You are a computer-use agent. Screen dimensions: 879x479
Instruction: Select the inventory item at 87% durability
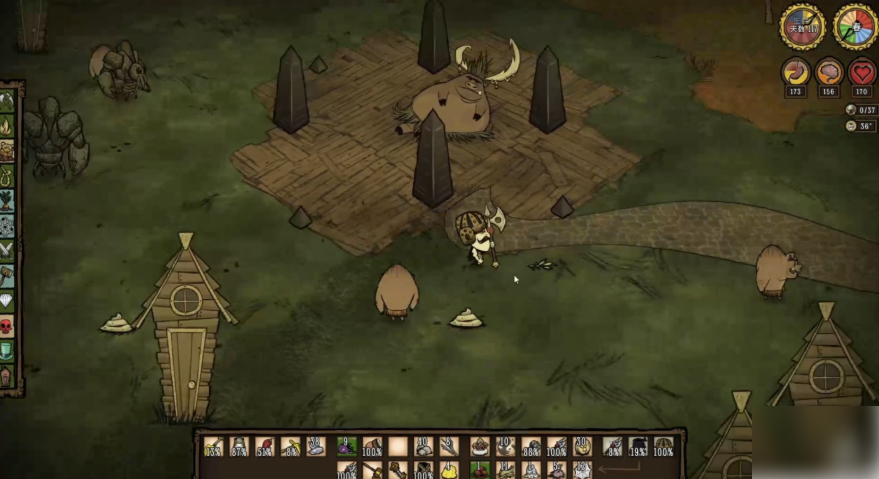[239, 446]
